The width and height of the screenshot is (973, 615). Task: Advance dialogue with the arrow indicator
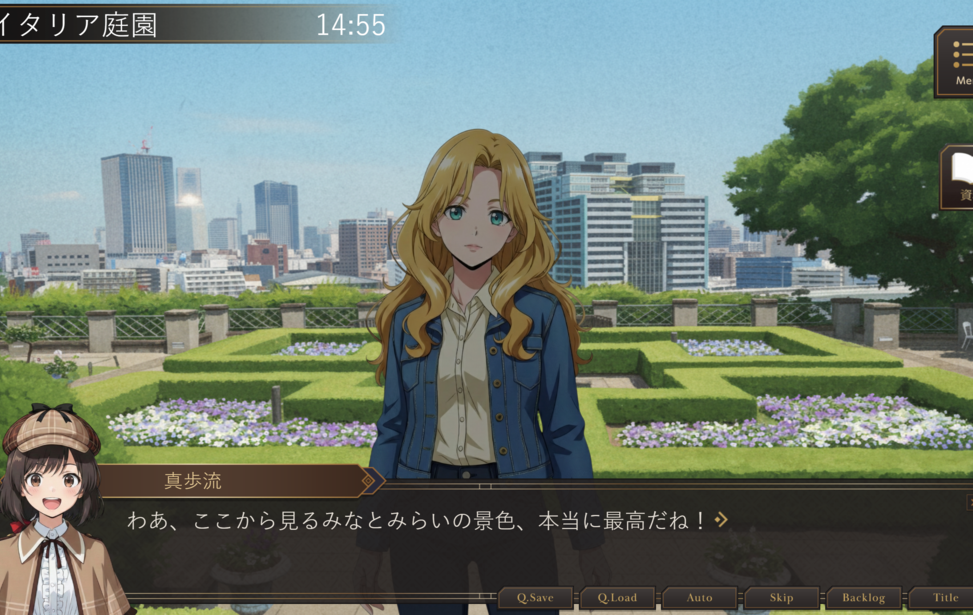click(x=721, y=520)
